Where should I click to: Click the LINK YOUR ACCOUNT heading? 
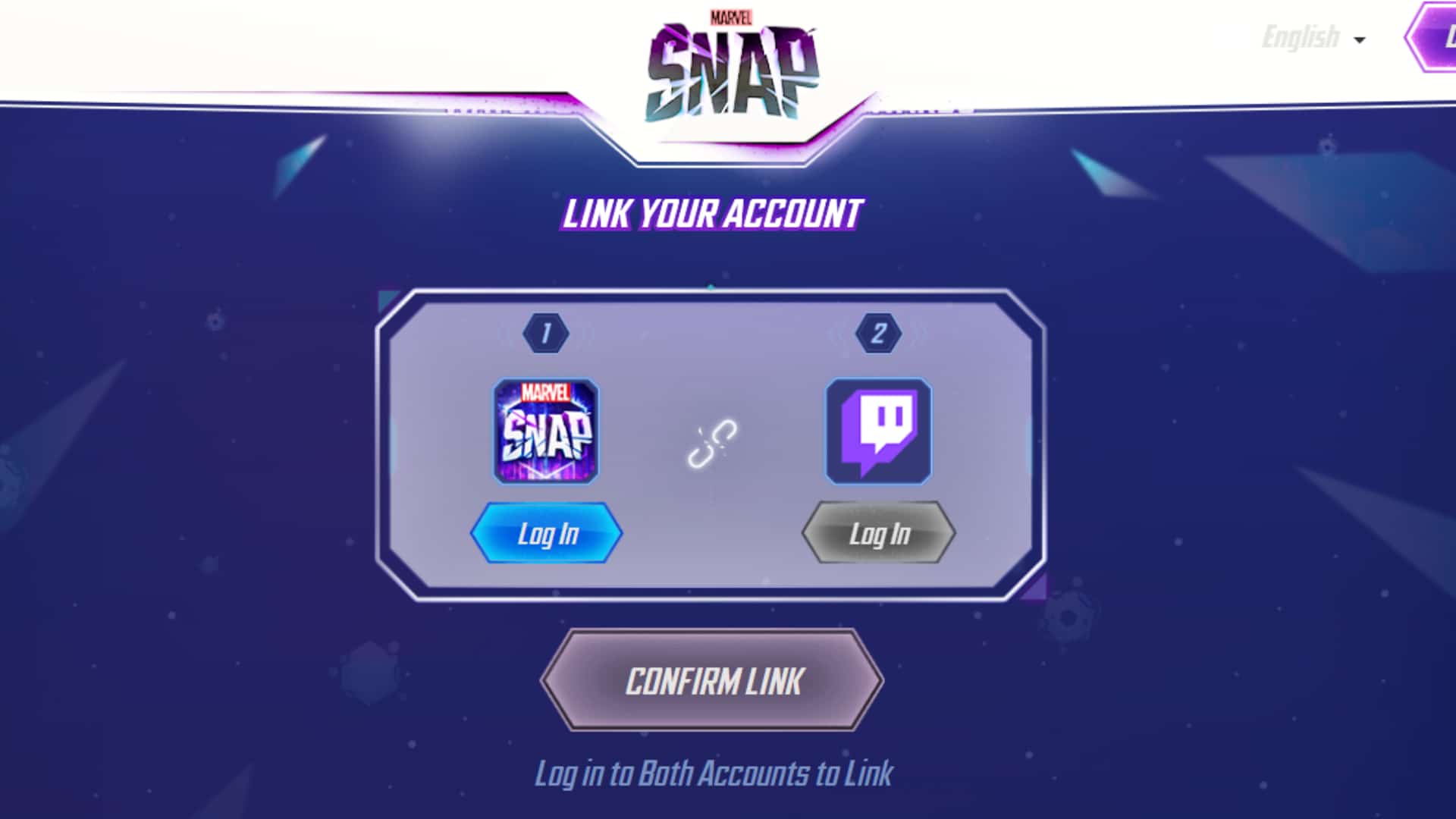pos(712,215)
